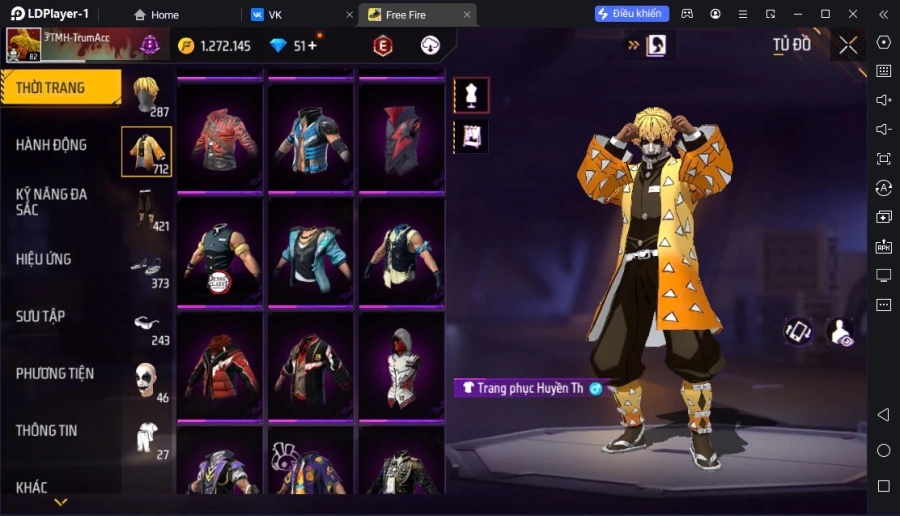This screenshot has width=900, height=516.
Task: Open the PHƯƠNG TIỆN category
Action: 55,373
